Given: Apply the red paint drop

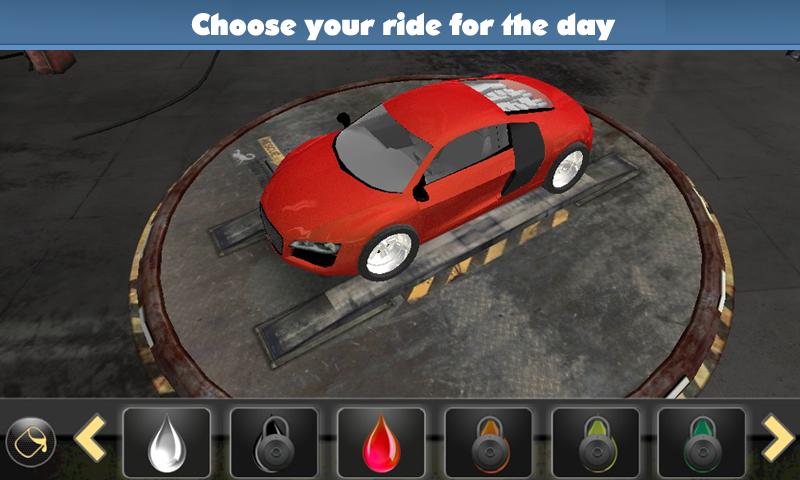Looking at the screenshot, I should (381, 441).
